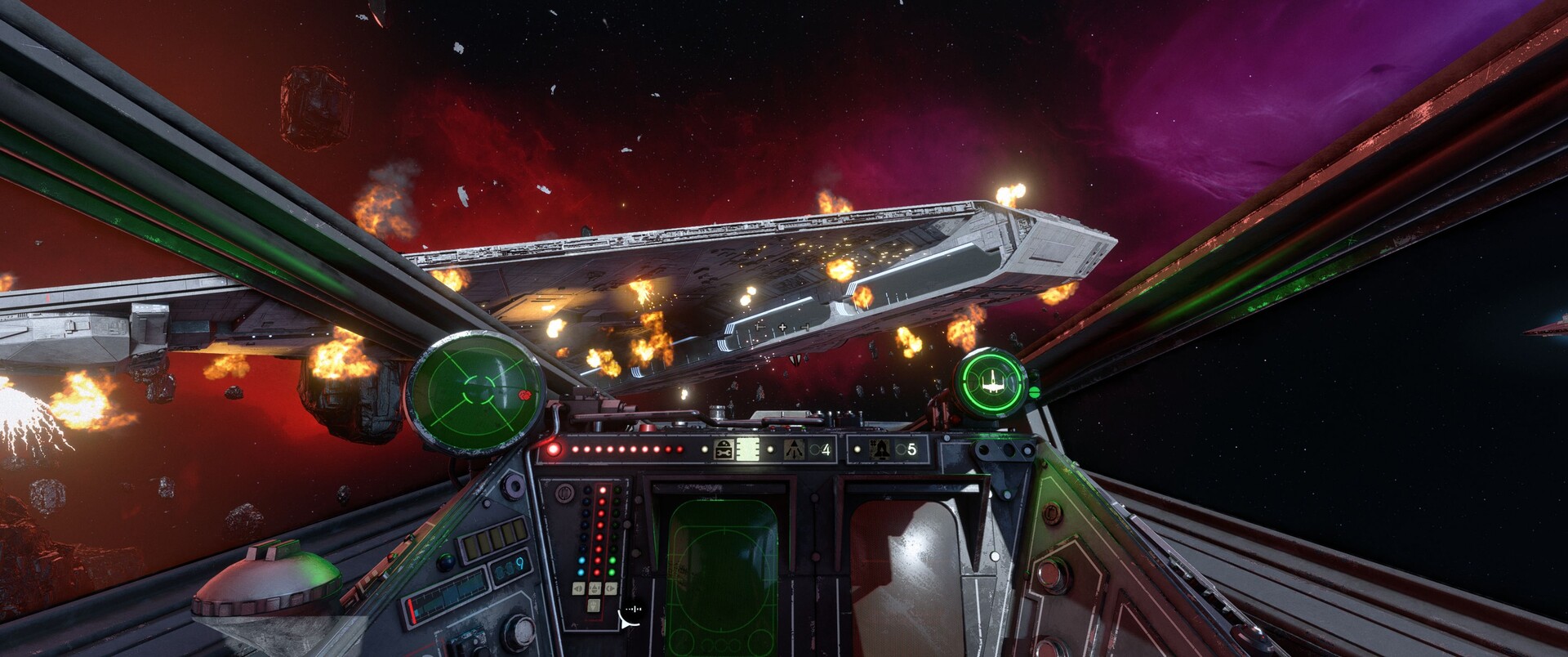Fire the missile component with 4 remaining

(794, 449)
